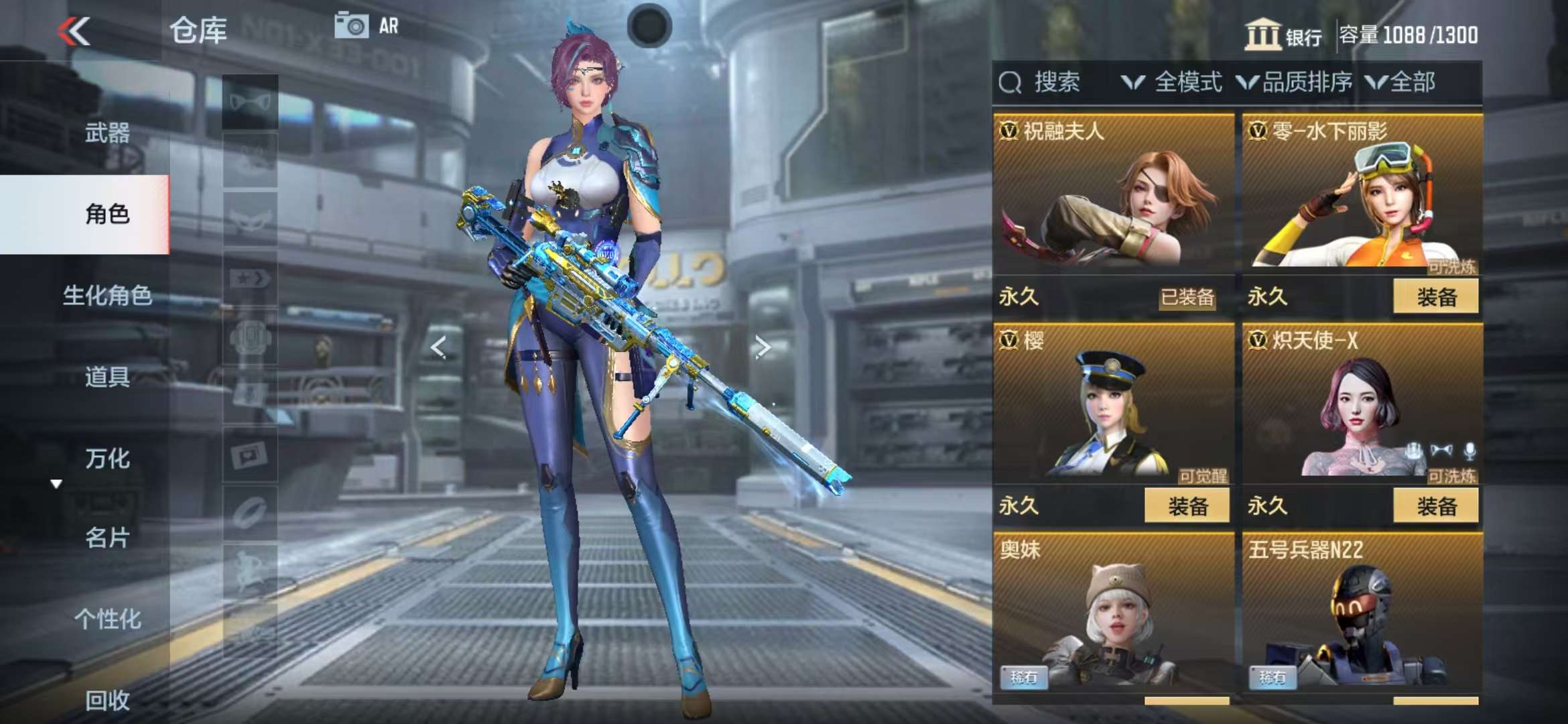
Task: Open the 个性化 personalization tab
Action: coord(107,619)
